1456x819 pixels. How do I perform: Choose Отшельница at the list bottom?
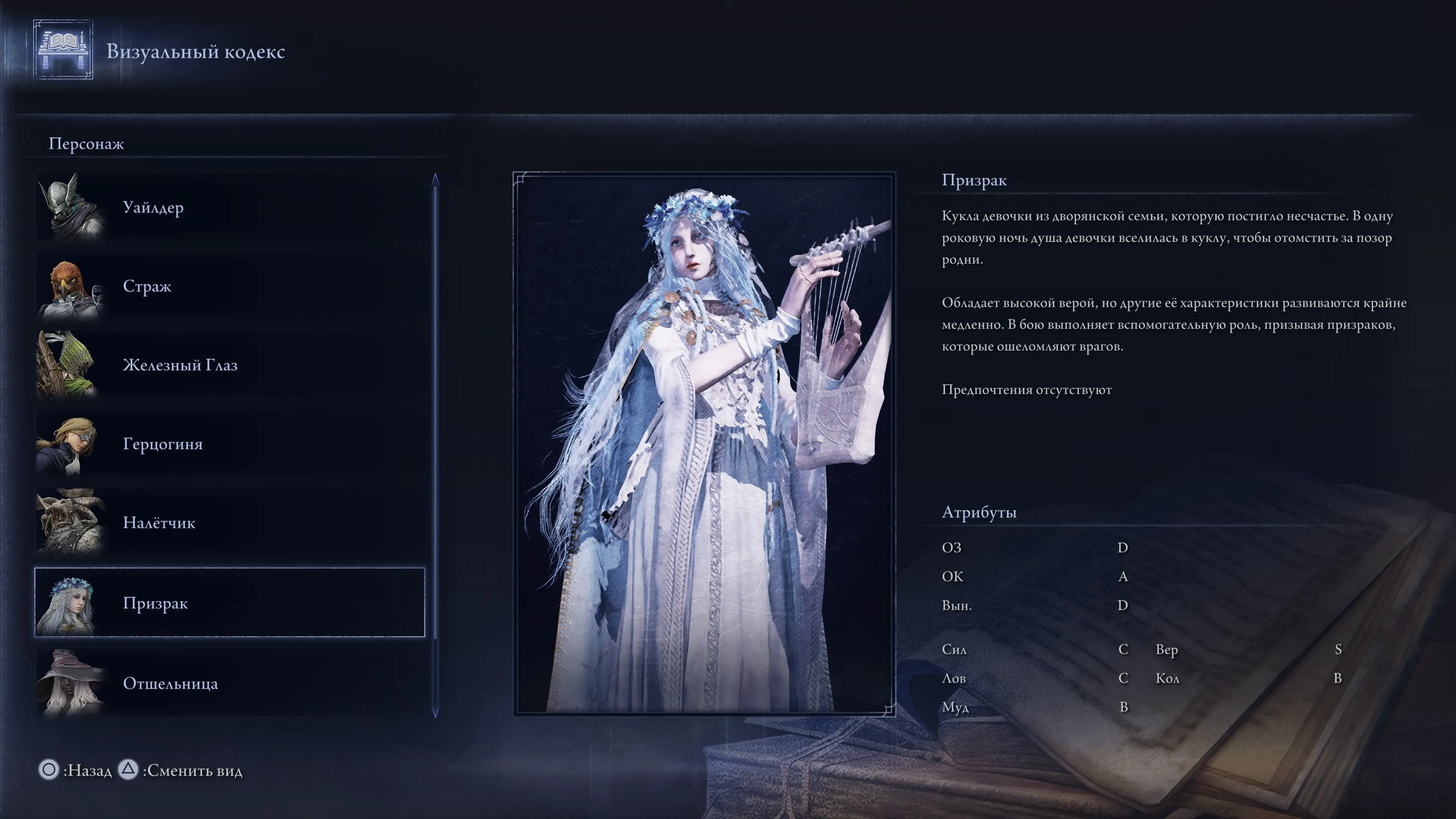[x=229, y=683]
